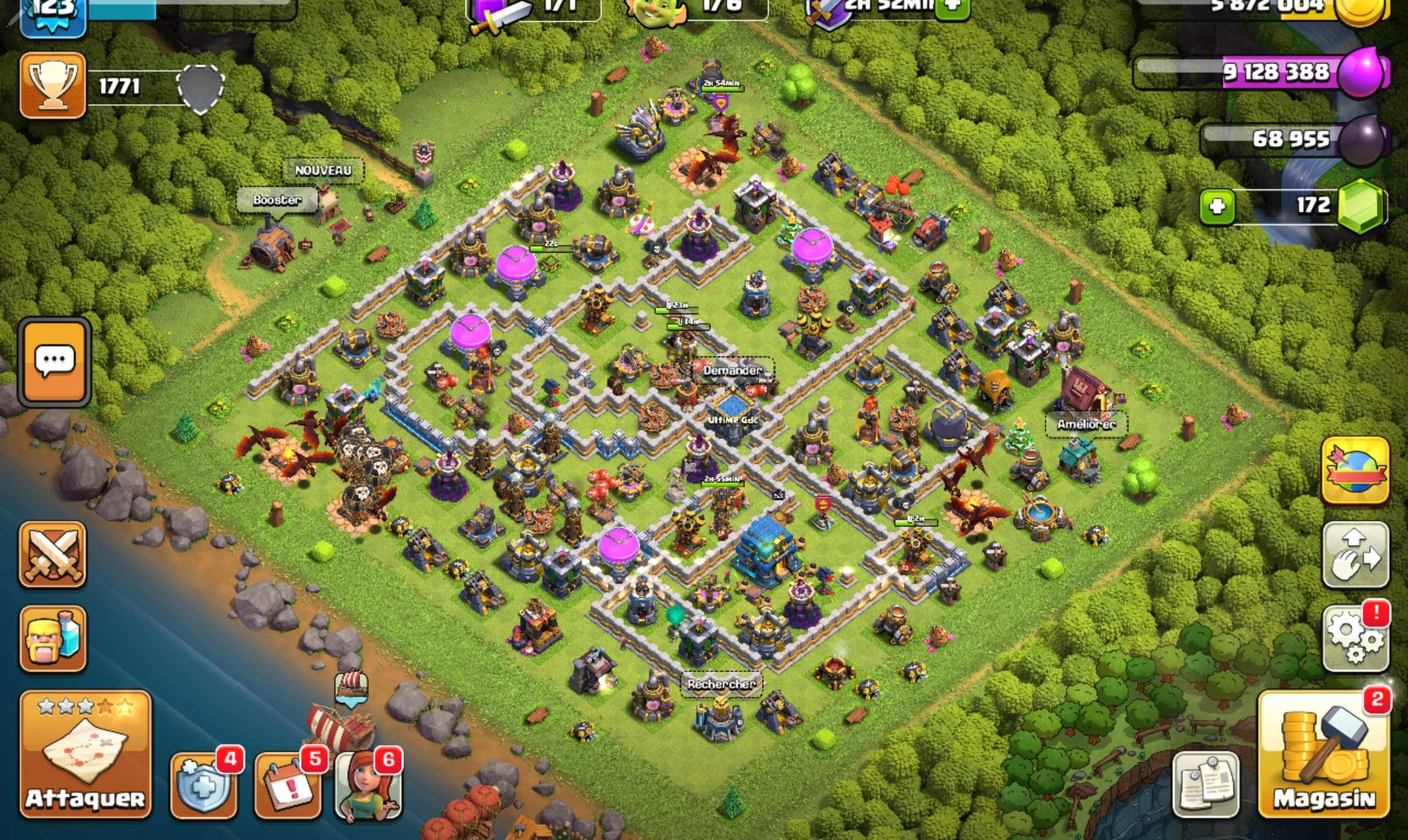Open the trophy league icon
Viewport: 1408px width, 840px height.
pos(53,86)
